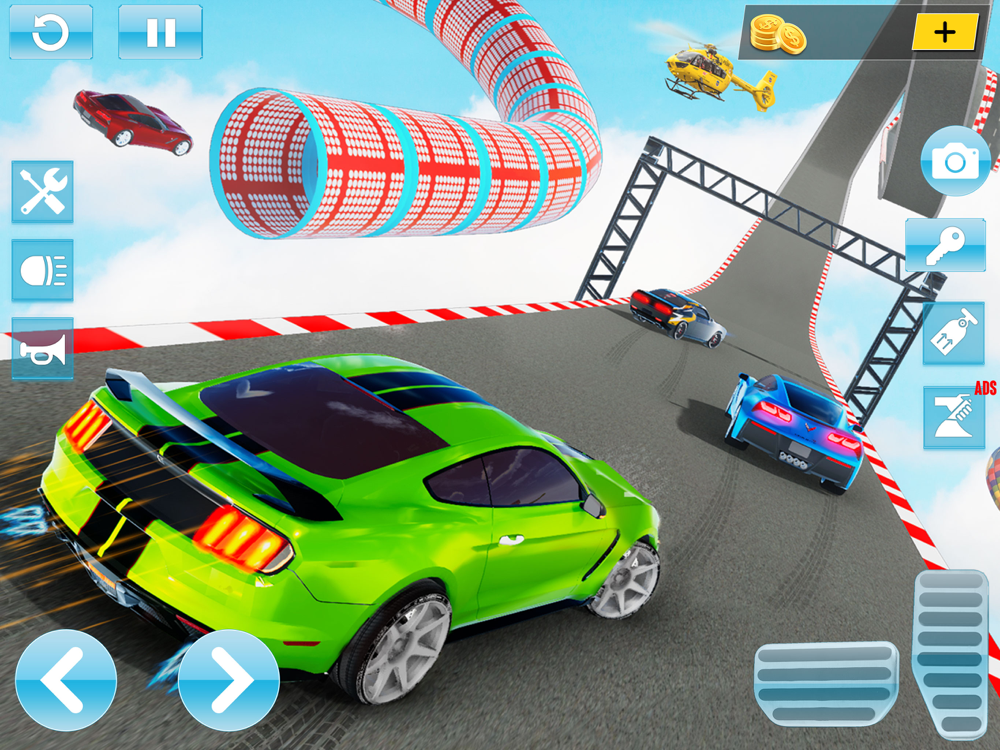Click the key icon button
Viewport: 1000px width, 750px height.
945,246
